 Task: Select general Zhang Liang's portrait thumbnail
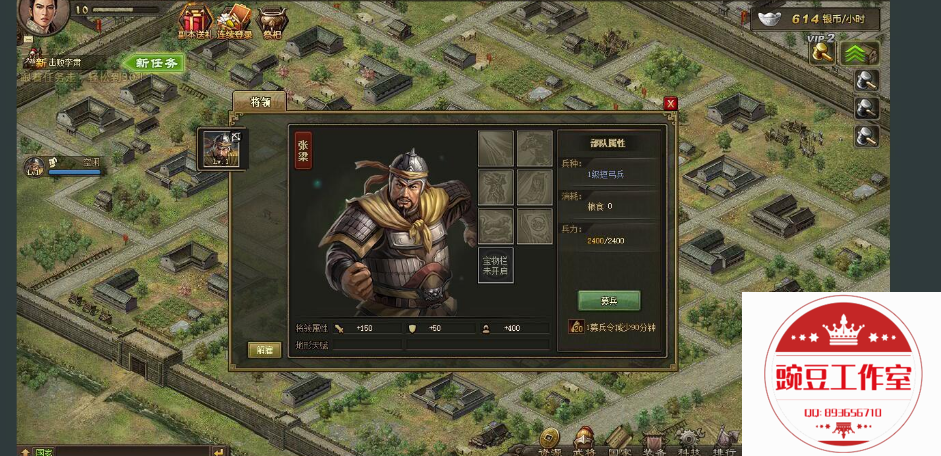pos(221,148)
